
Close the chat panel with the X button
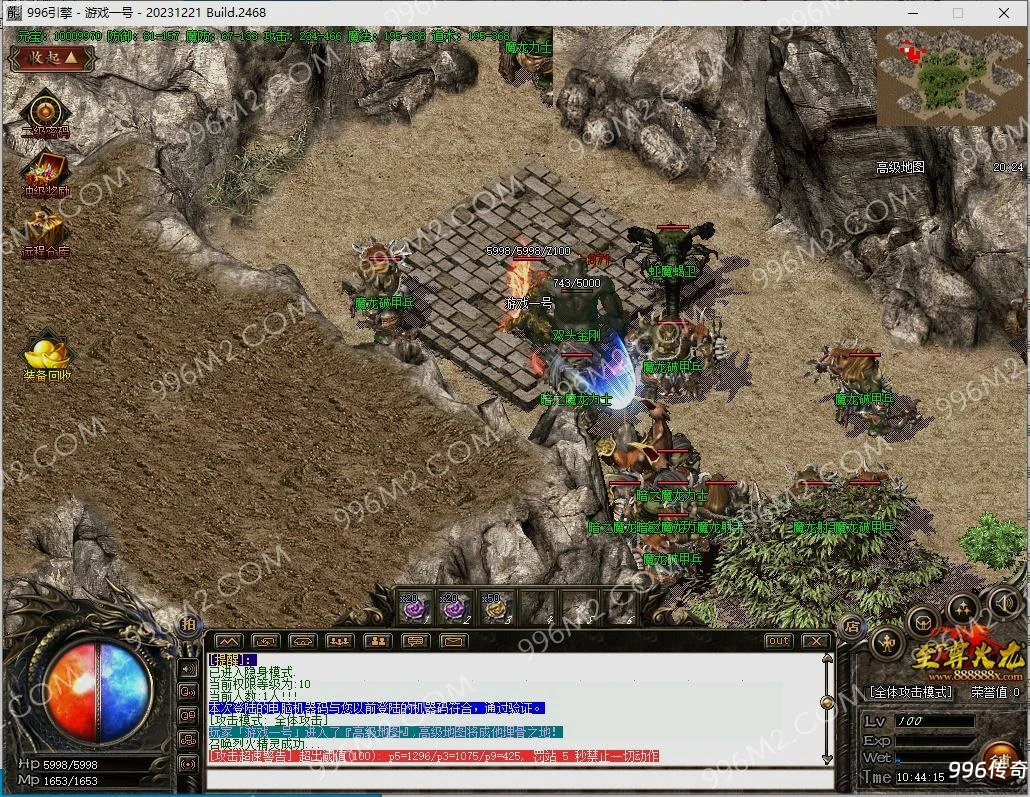[x=815, y=641]
